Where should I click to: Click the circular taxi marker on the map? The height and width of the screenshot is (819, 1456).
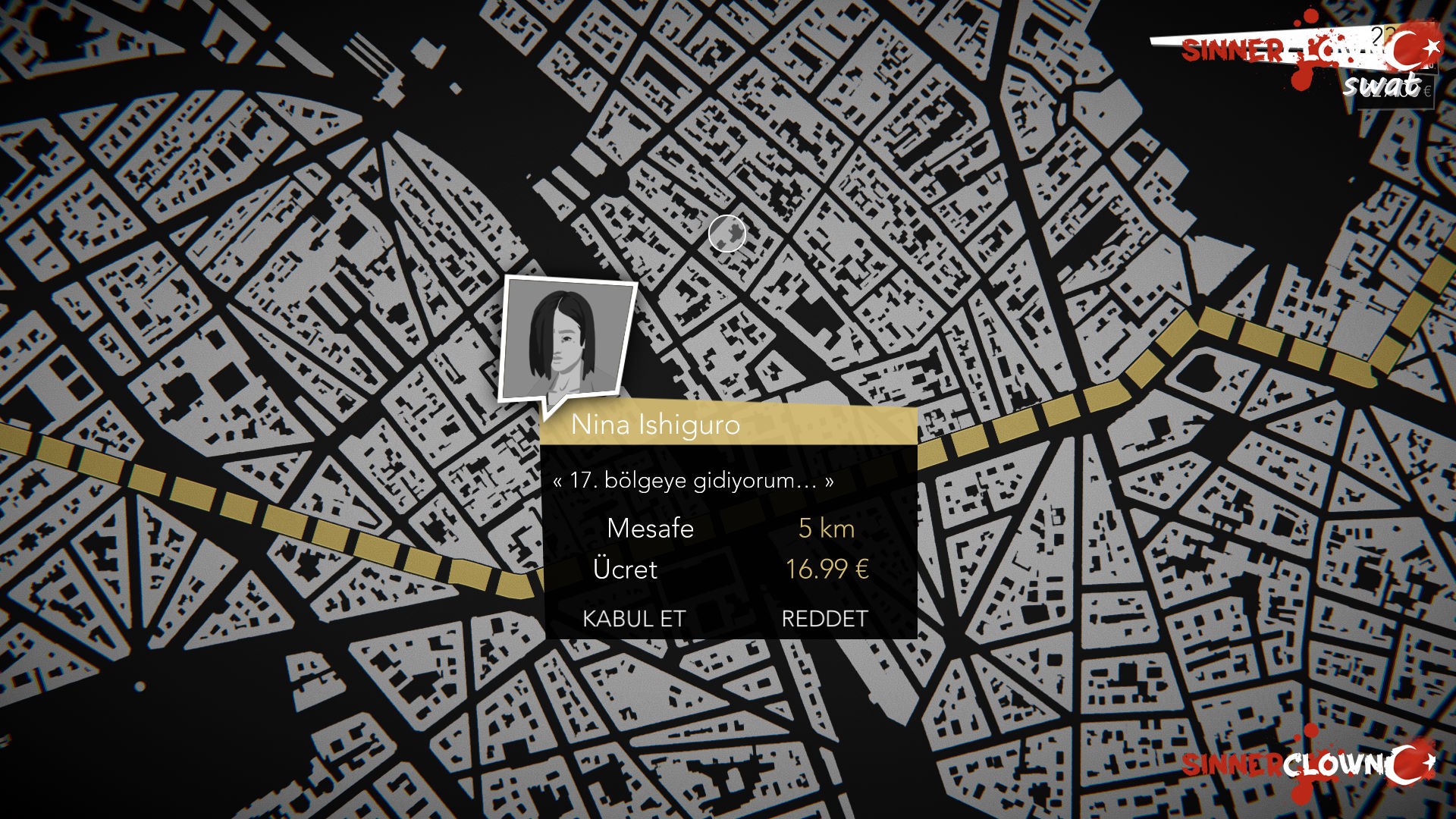coord(727,233)
